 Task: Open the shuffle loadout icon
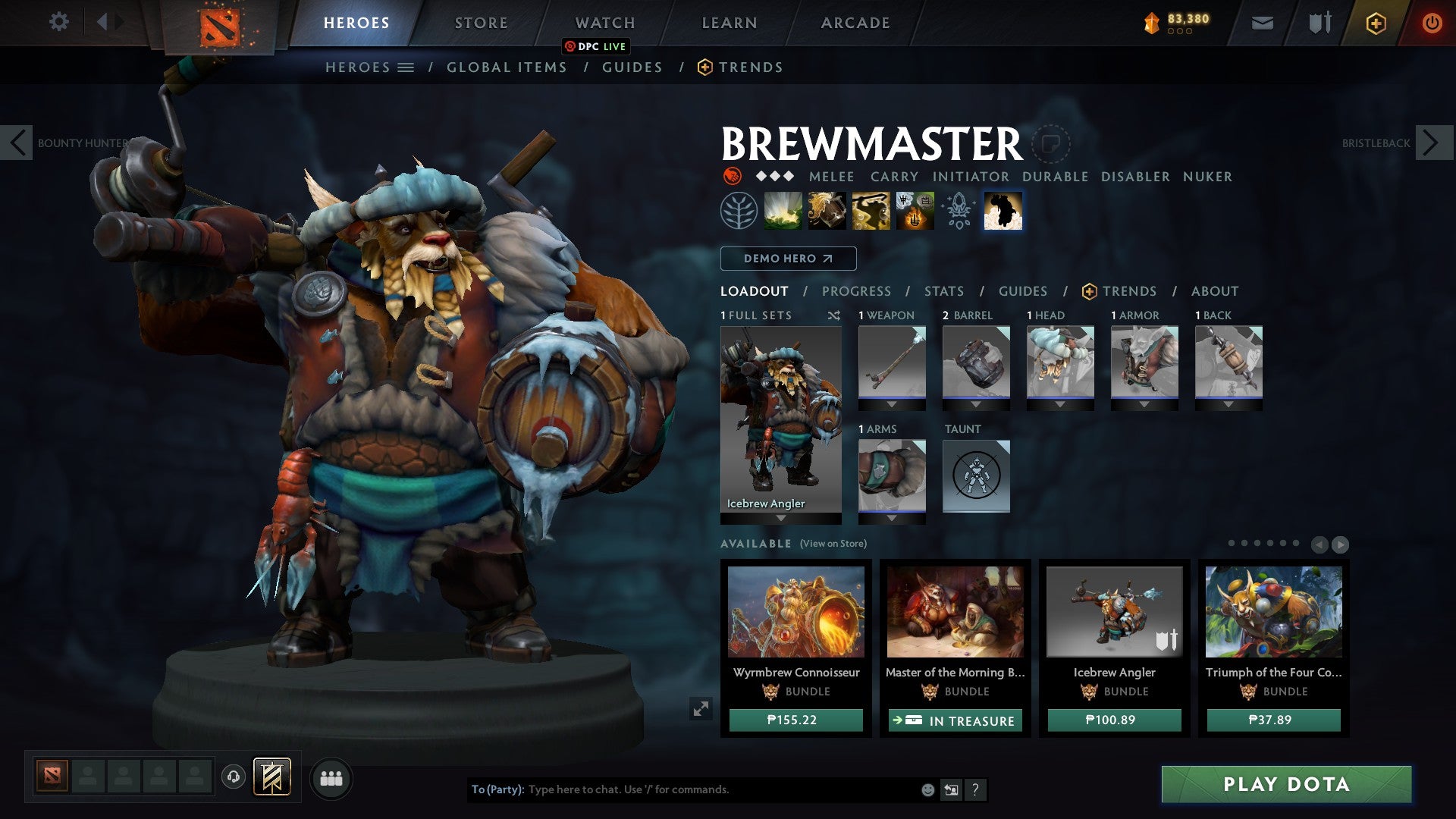click(x=834, y=315)
